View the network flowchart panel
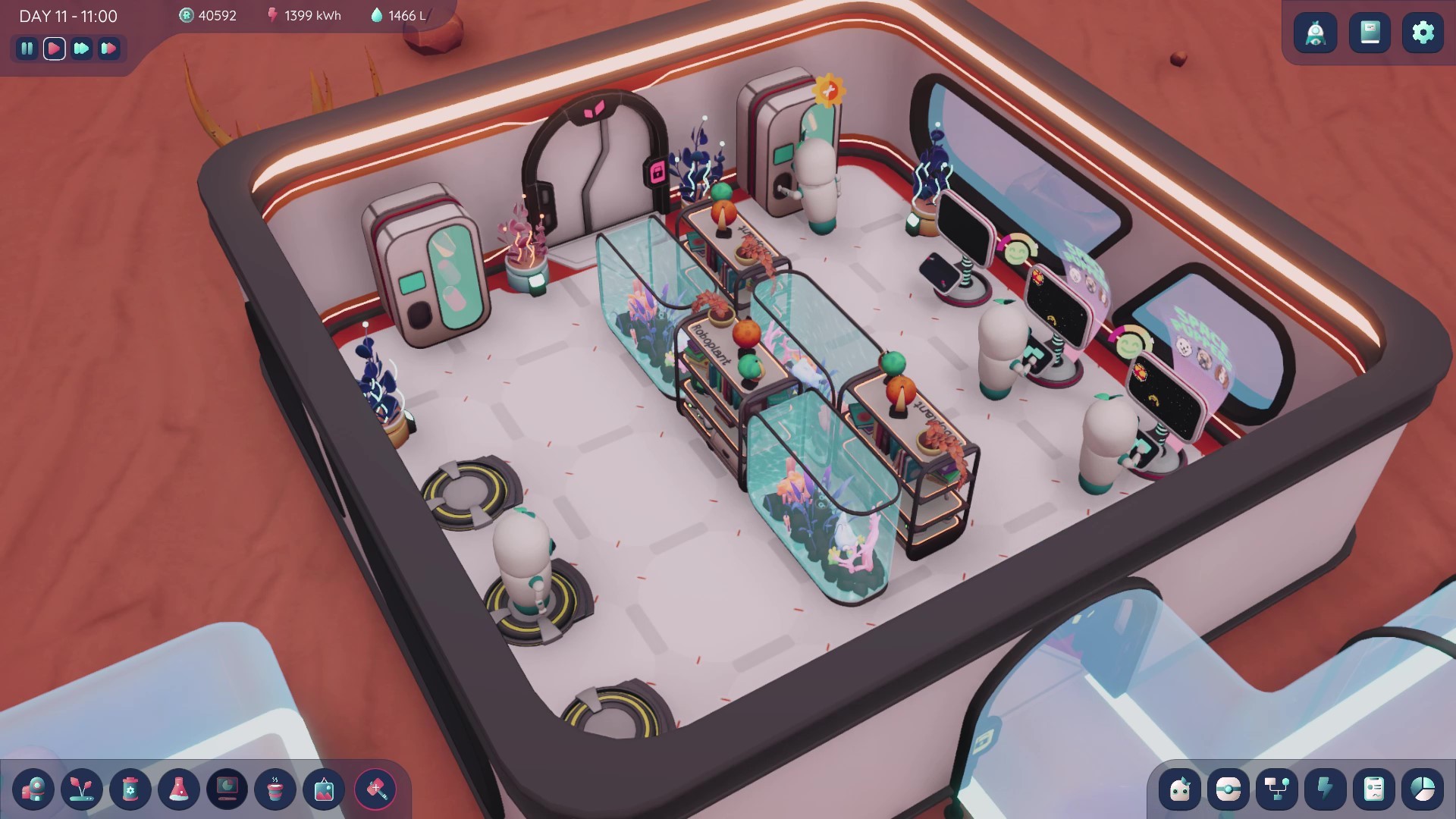This screenshot has width=1456, height=819. point(1277,789)
